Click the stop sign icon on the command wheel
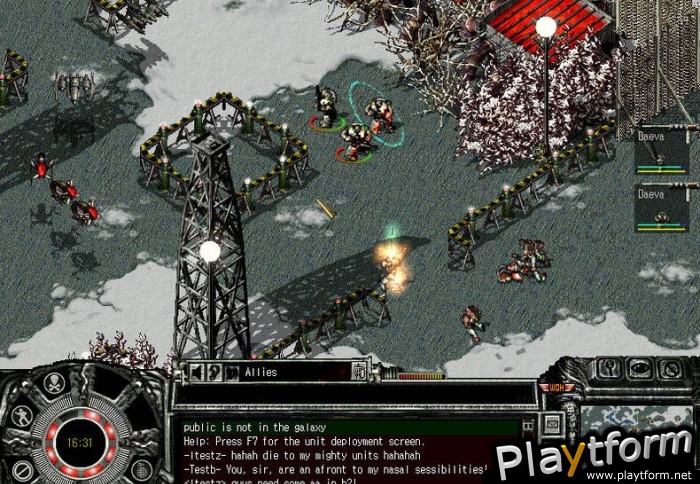The width and height of the screenshot is (700, 484). click(21, 469)
